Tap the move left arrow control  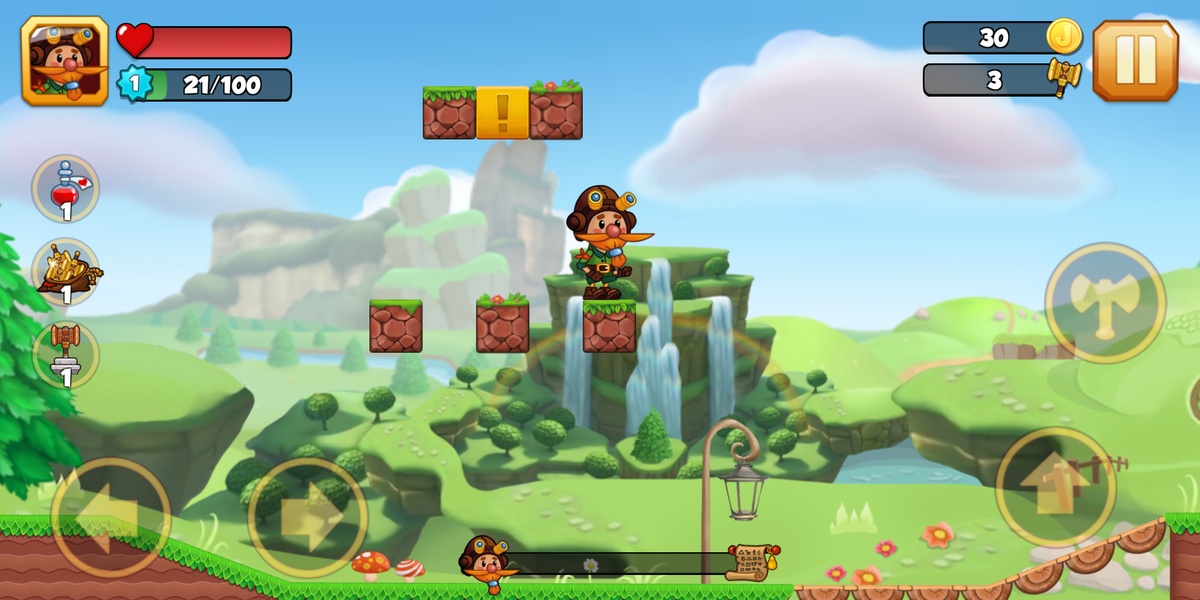pos(111,517)
